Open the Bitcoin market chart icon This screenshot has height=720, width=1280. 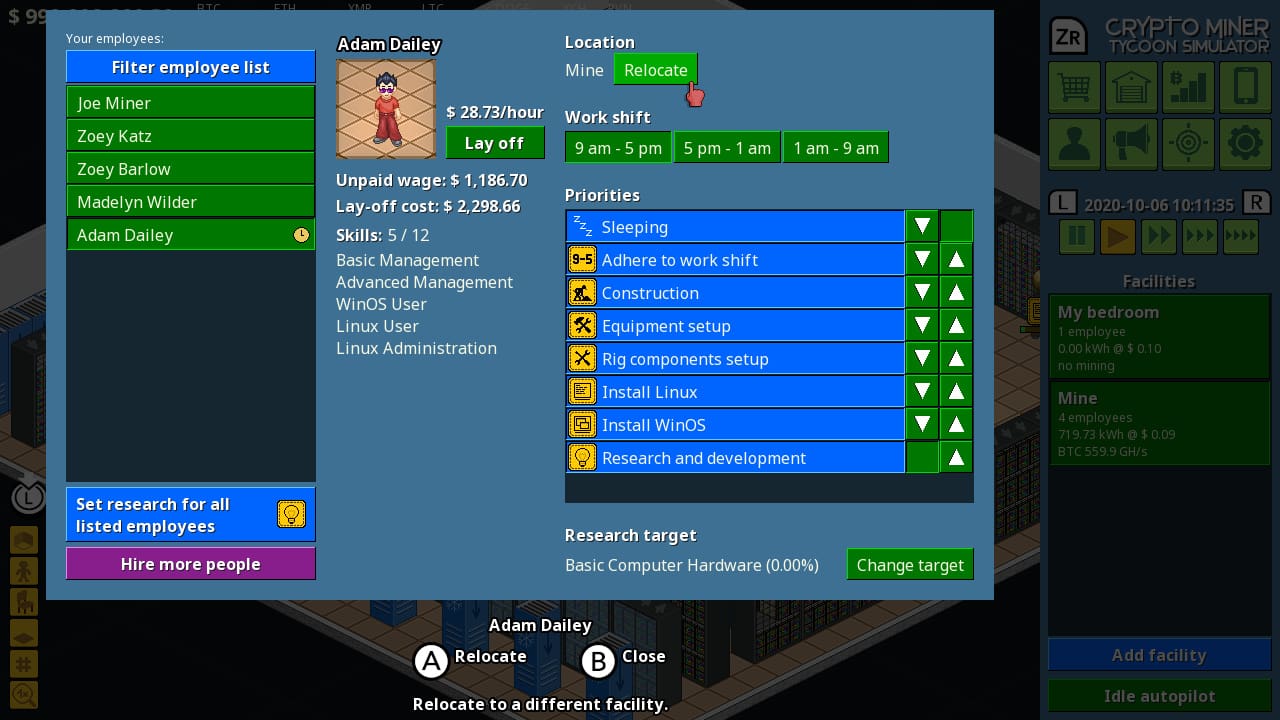pos(1188,87)
